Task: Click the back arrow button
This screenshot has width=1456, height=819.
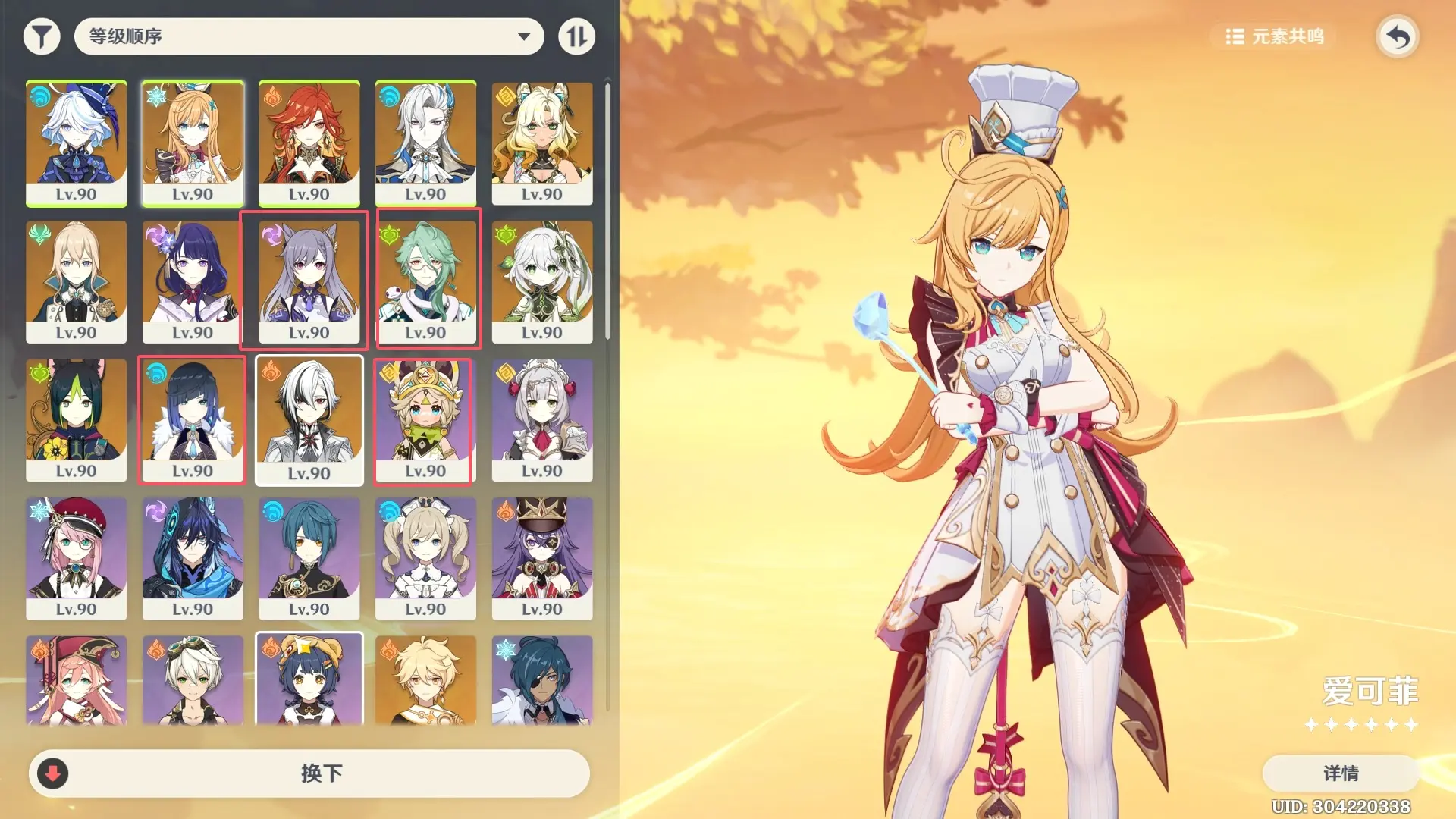Action: (1397, 36)
